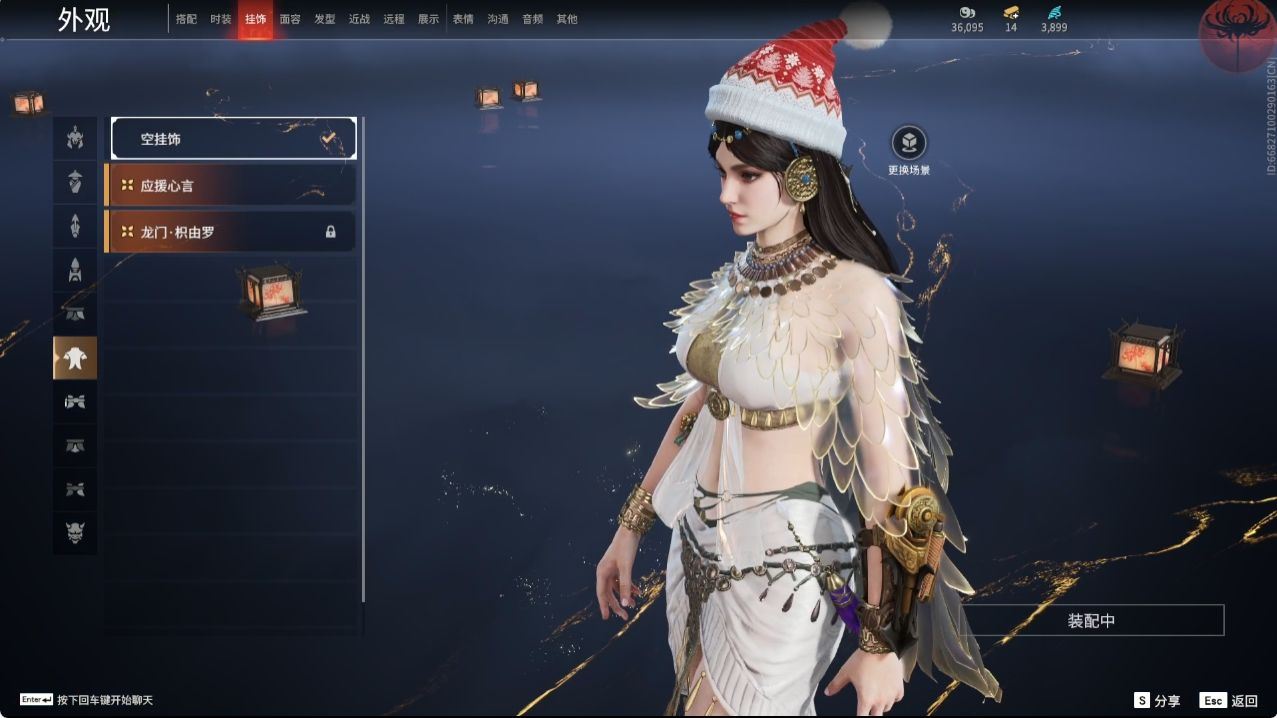Click the highlighted back ornament category icon
1277x718 pixels.
click(75, 358)
